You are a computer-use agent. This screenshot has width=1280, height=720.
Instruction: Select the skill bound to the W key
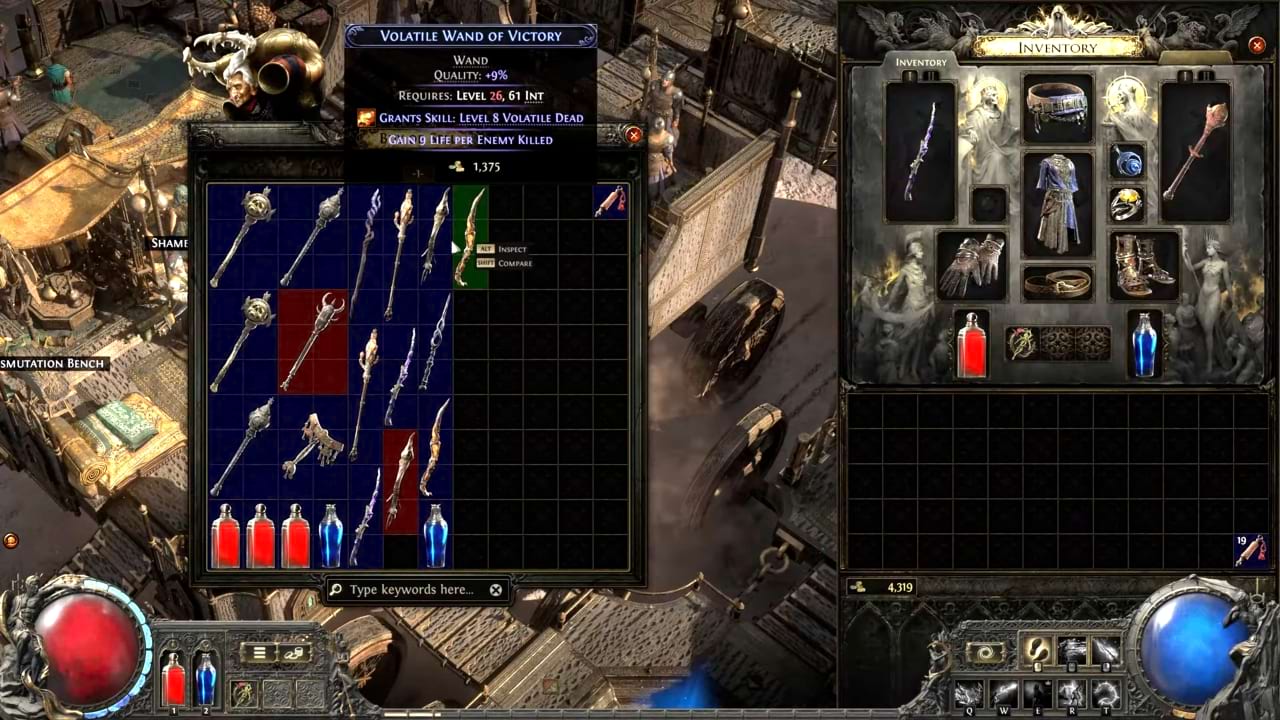1003,690
